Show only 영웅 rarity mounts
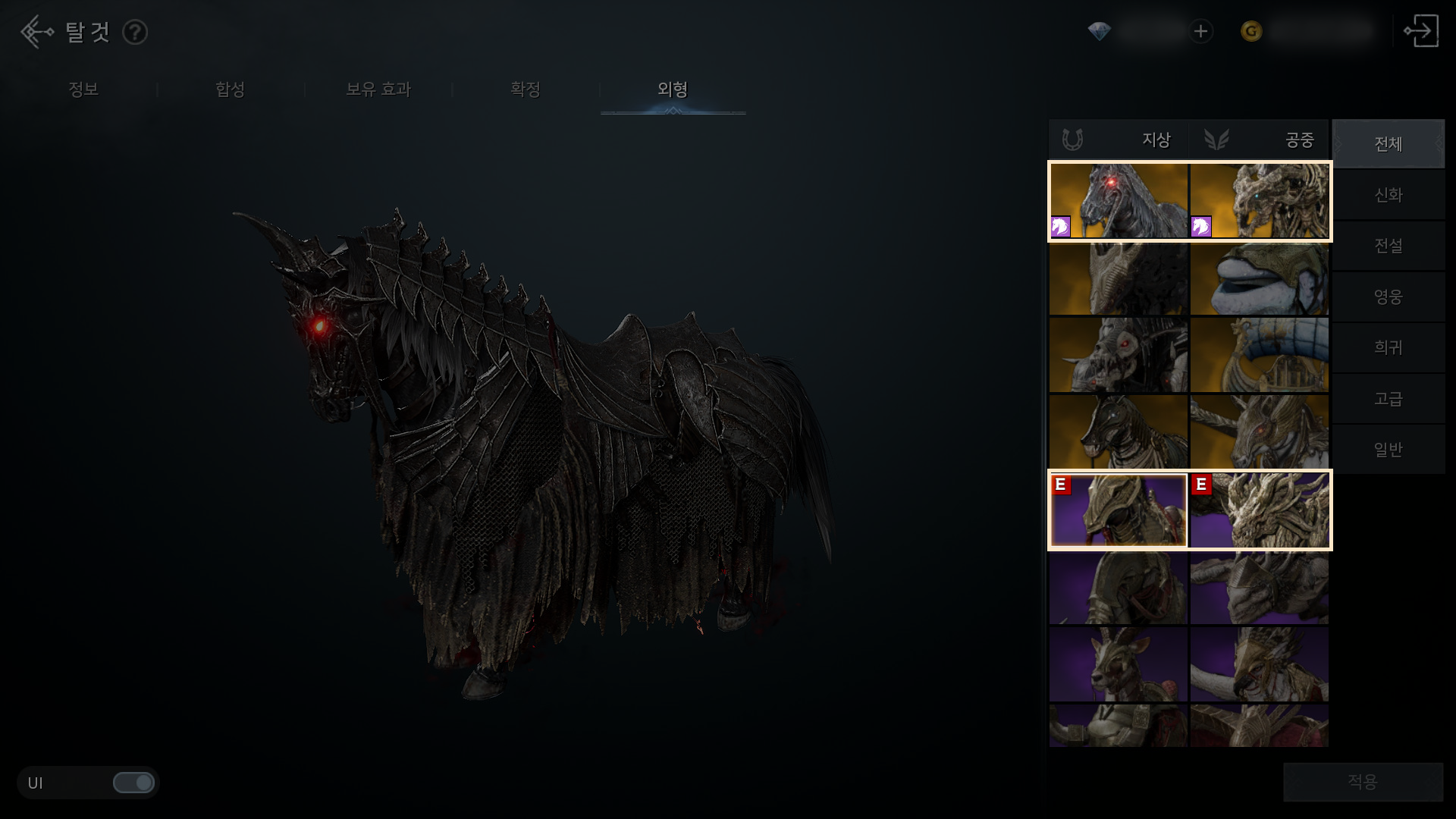The image size is (1456, 819). [1388, 297]
